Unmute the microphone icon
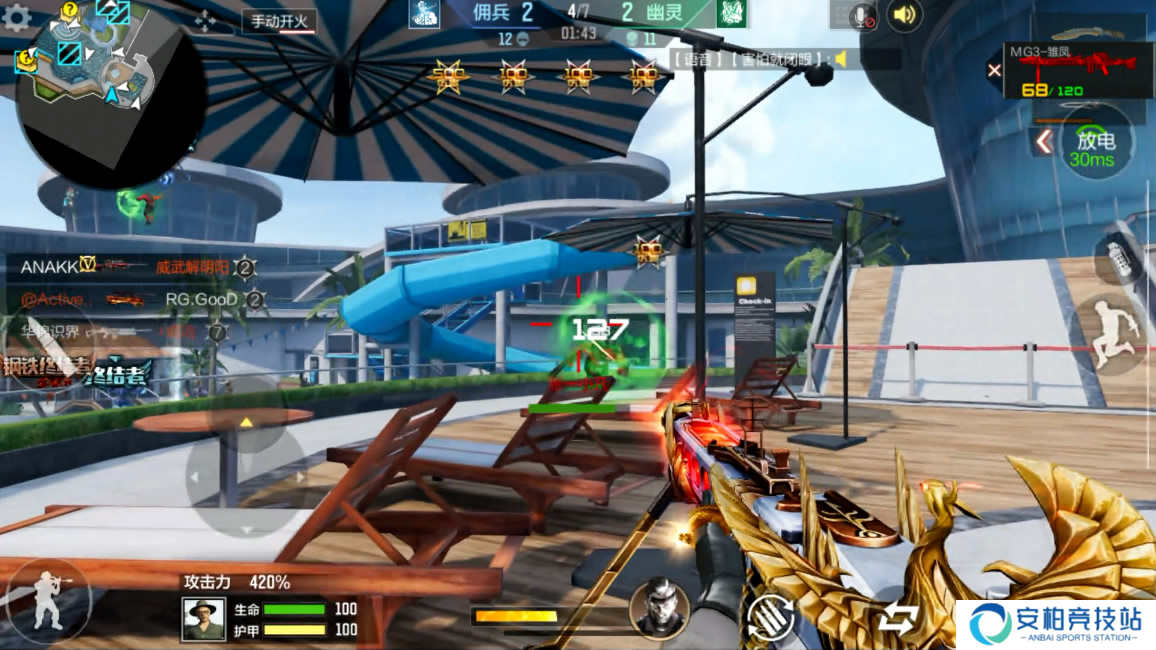 (x=861, y=15)
